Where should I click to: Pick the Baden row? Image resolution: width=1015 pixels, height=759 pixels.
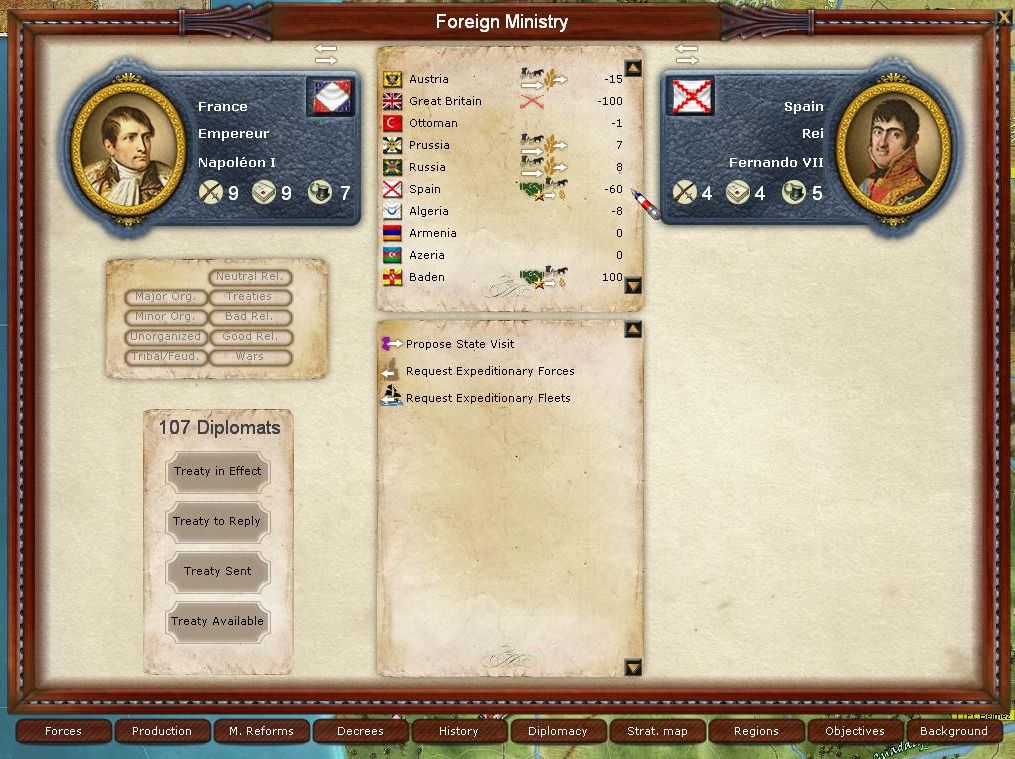coord(427,277)
